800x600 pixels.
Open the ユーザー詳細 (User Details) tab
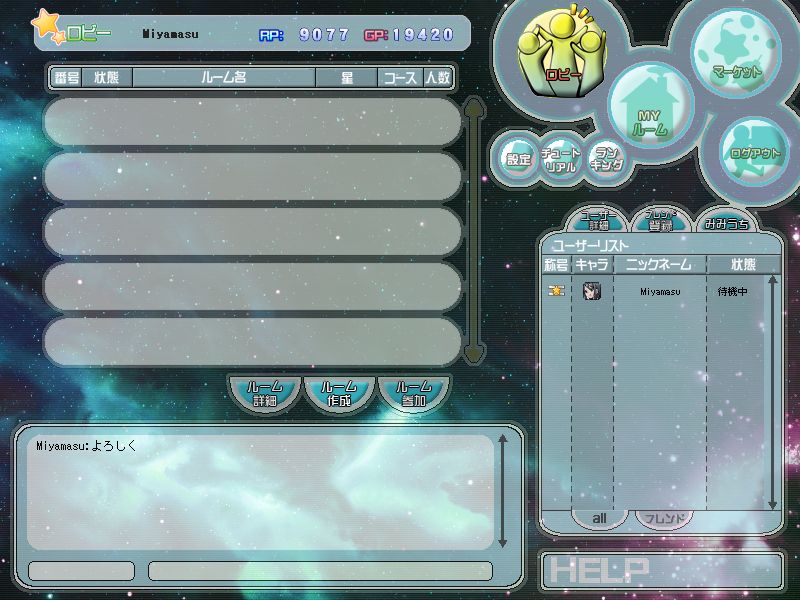tap(600, 220)
